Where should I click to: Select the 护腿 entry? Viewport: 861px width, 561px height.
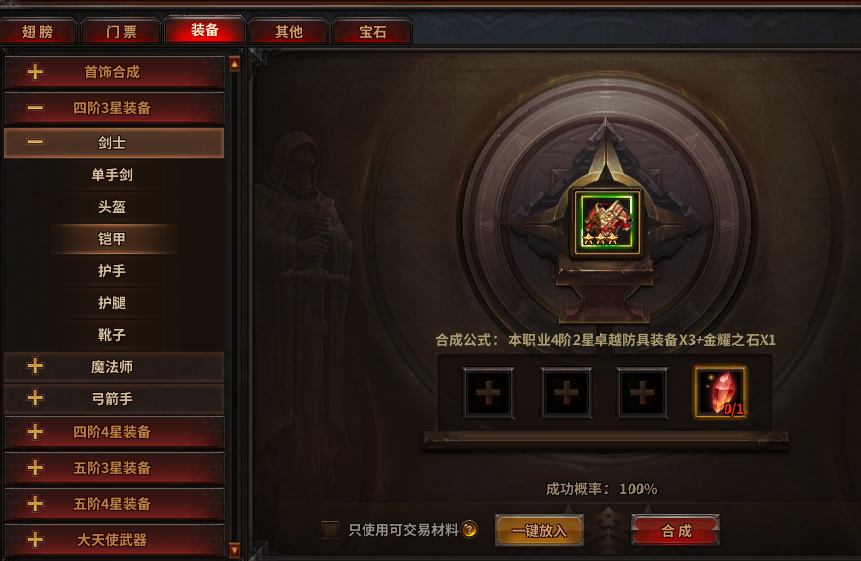pos(112,303)
